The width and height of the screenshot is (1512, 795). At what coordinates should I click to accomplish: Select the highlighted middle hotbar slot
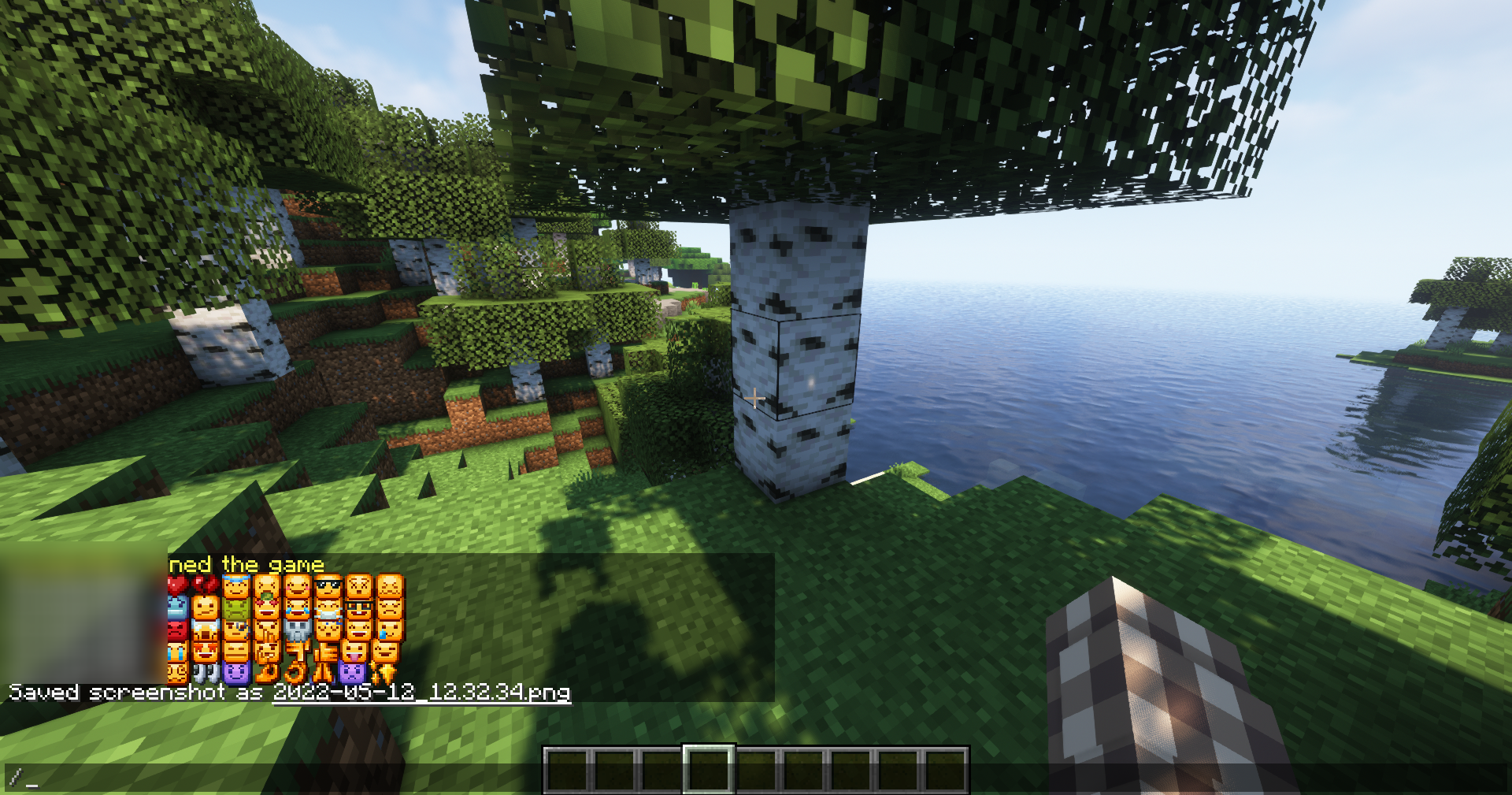pos(708,770)
